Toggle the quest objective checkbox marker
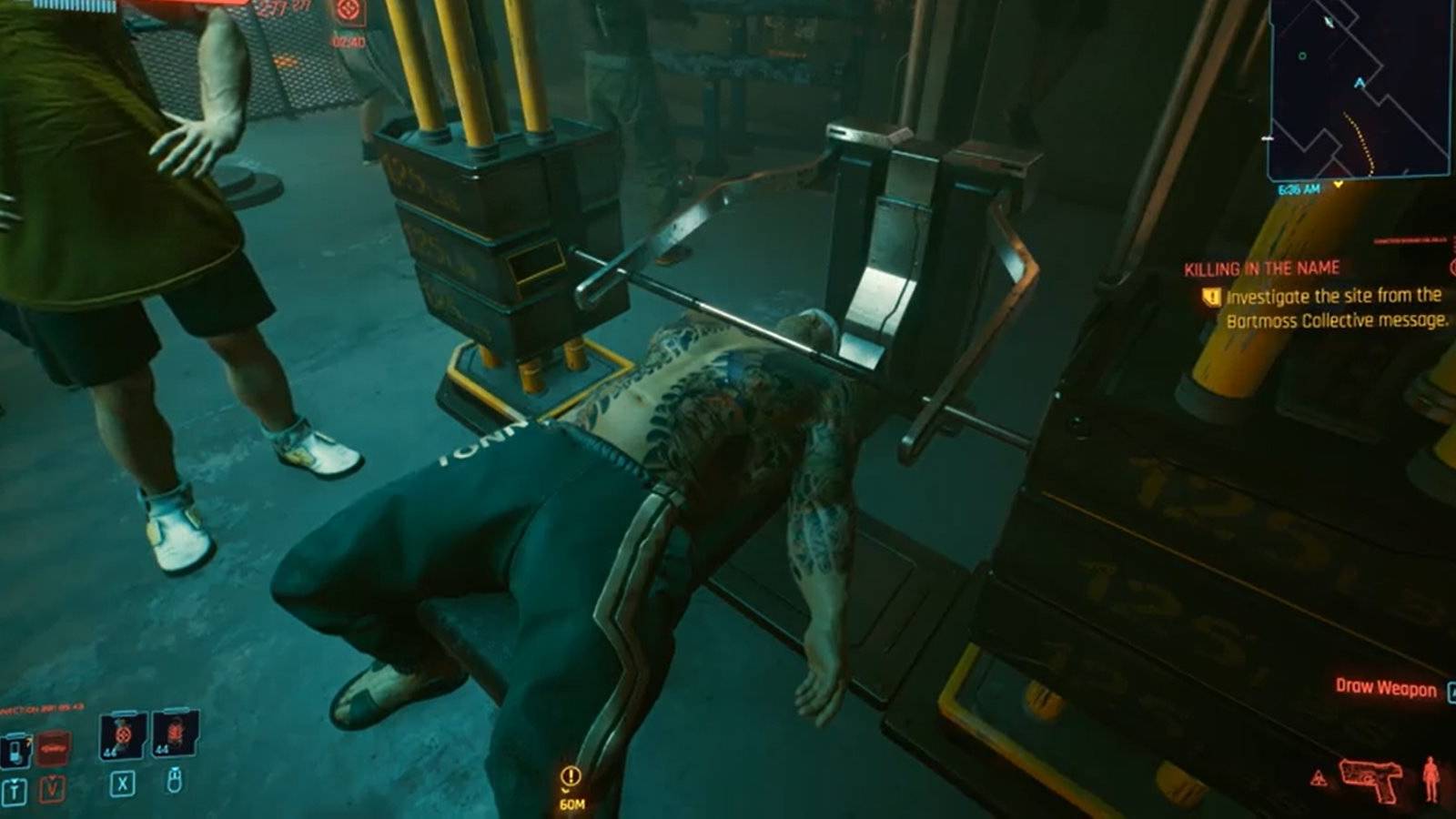Screen dimensions: 1456x819 [1211, 296]
